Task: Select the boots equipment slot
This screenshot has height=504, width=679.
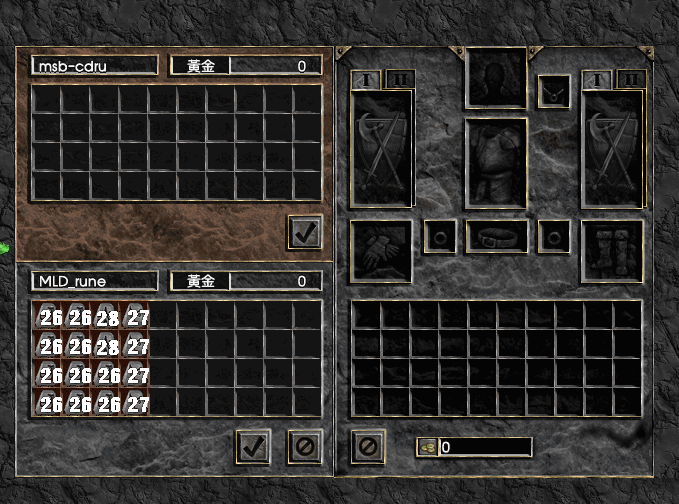Action: coord(611,249)
